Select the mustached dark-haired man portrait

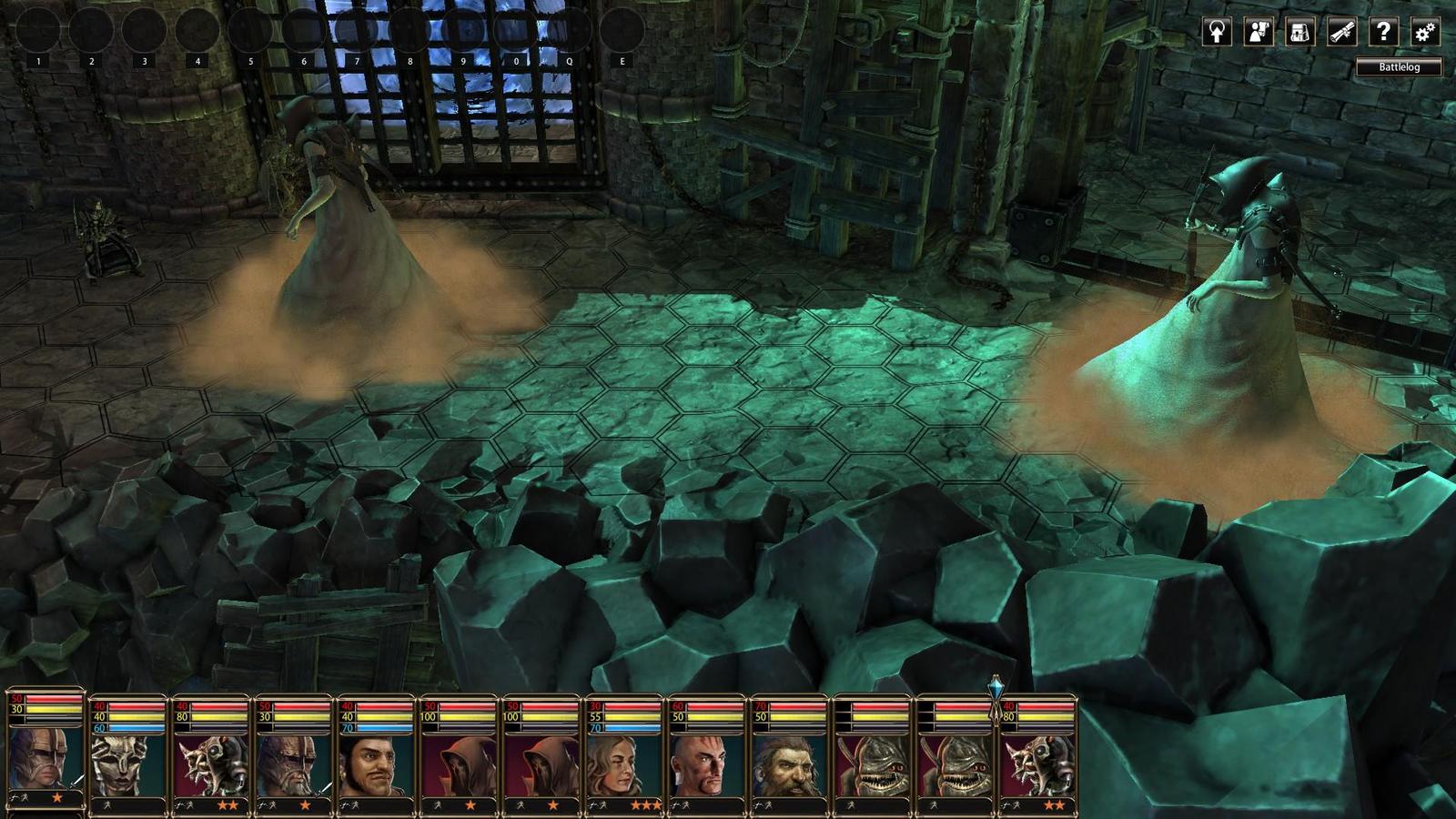[375, 764]
